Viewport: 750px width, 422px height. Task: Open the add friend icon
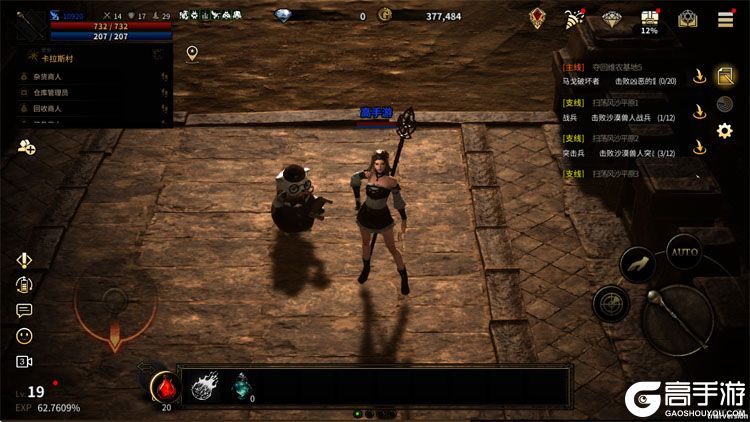(26, 148)
